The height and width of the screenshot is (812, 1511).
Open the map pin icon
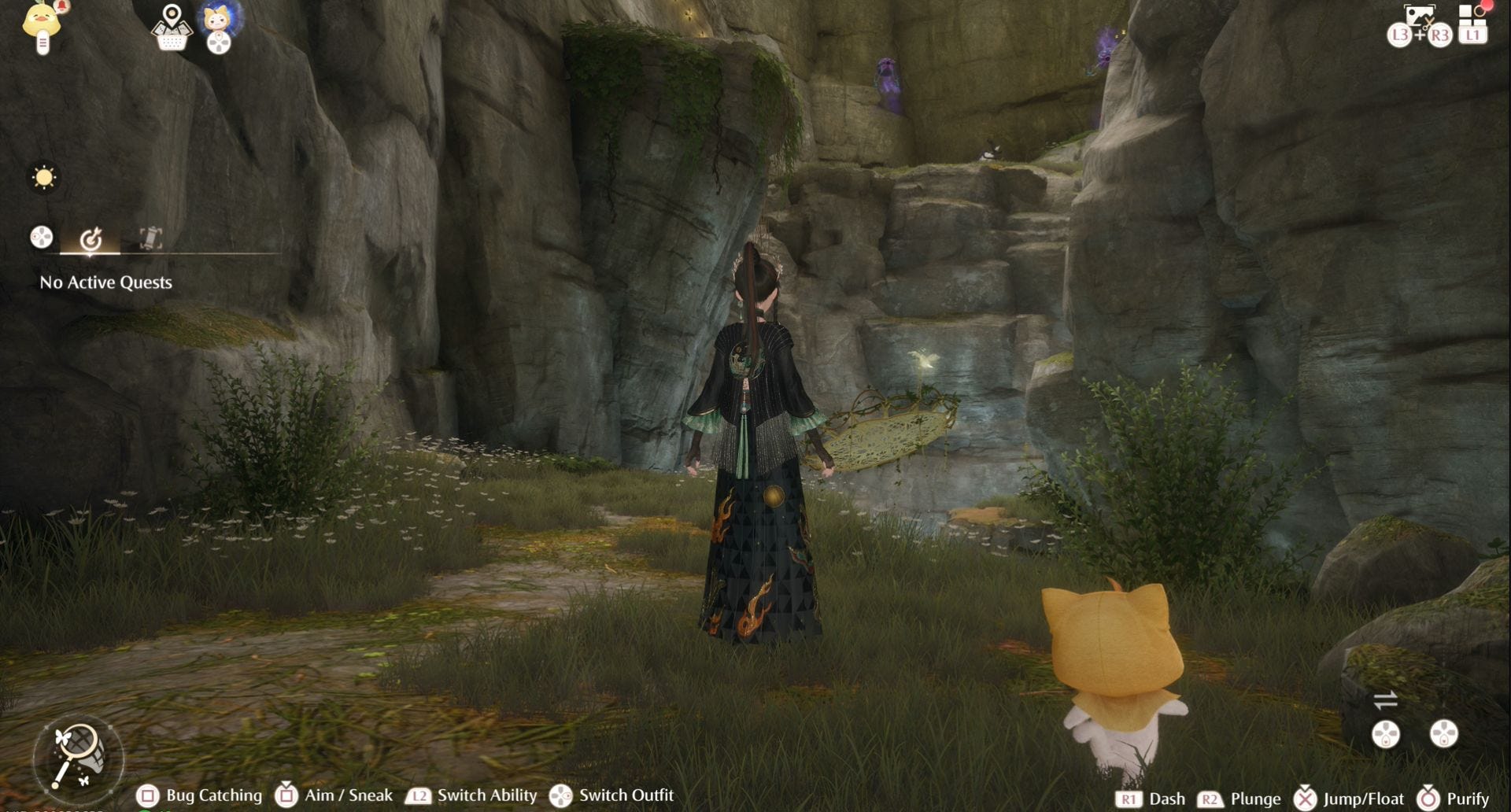(x=172, y=28)
